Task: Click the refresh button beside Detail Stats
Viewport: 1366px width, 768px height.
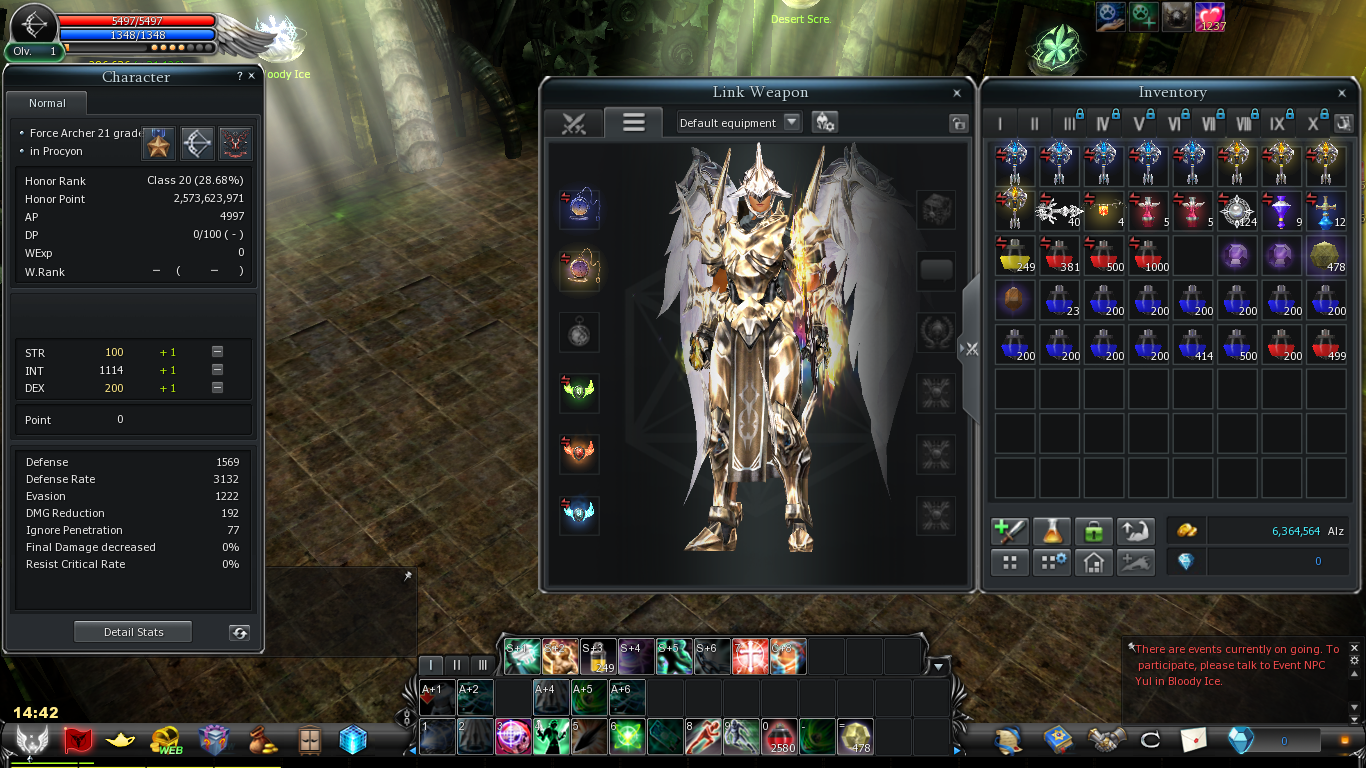Action: click(239, 632)
